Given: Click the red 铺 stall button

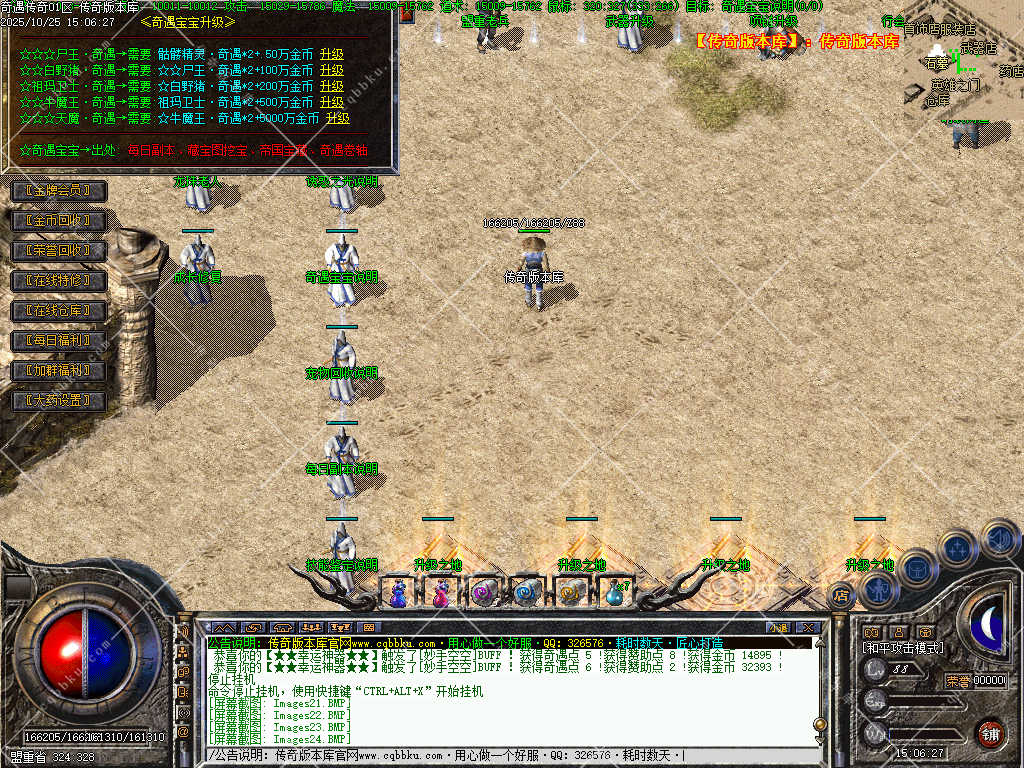Looking at the screenshot, I should point(990,733).
